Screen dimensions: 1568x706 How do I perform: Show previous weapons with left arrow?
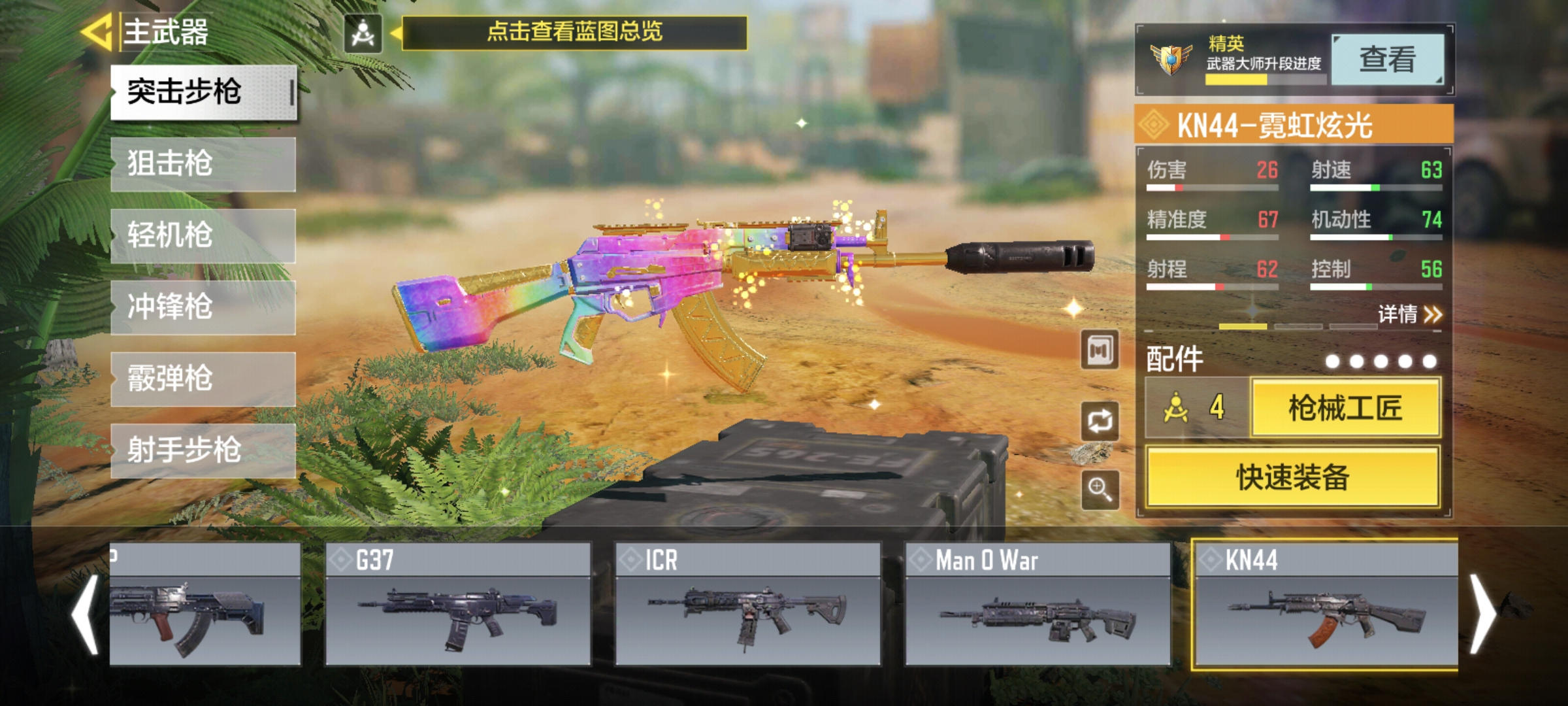point(86,614)
